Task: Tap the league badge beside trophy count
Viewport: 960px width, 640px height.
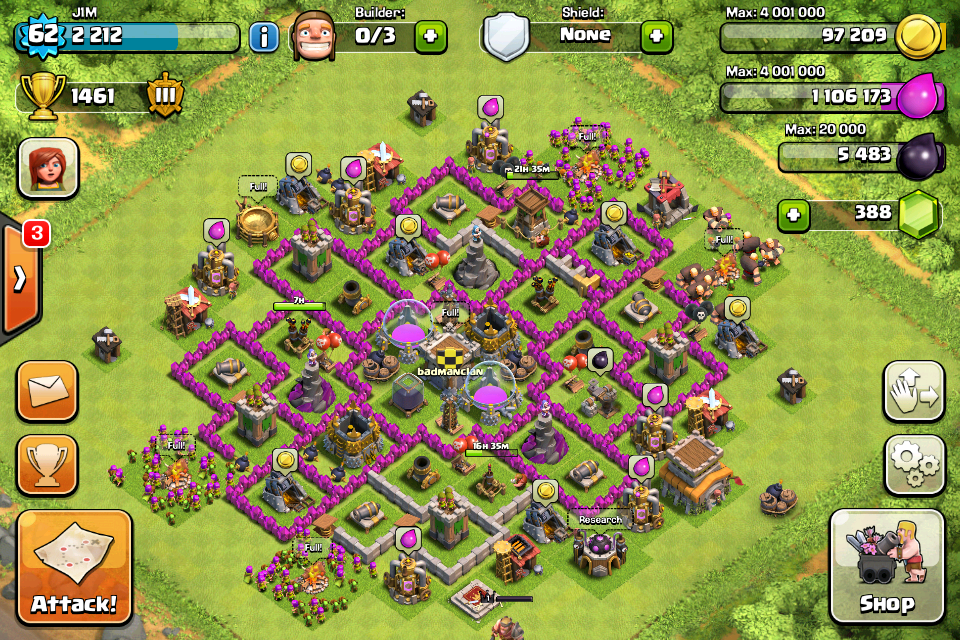Action: click(164, 96)
